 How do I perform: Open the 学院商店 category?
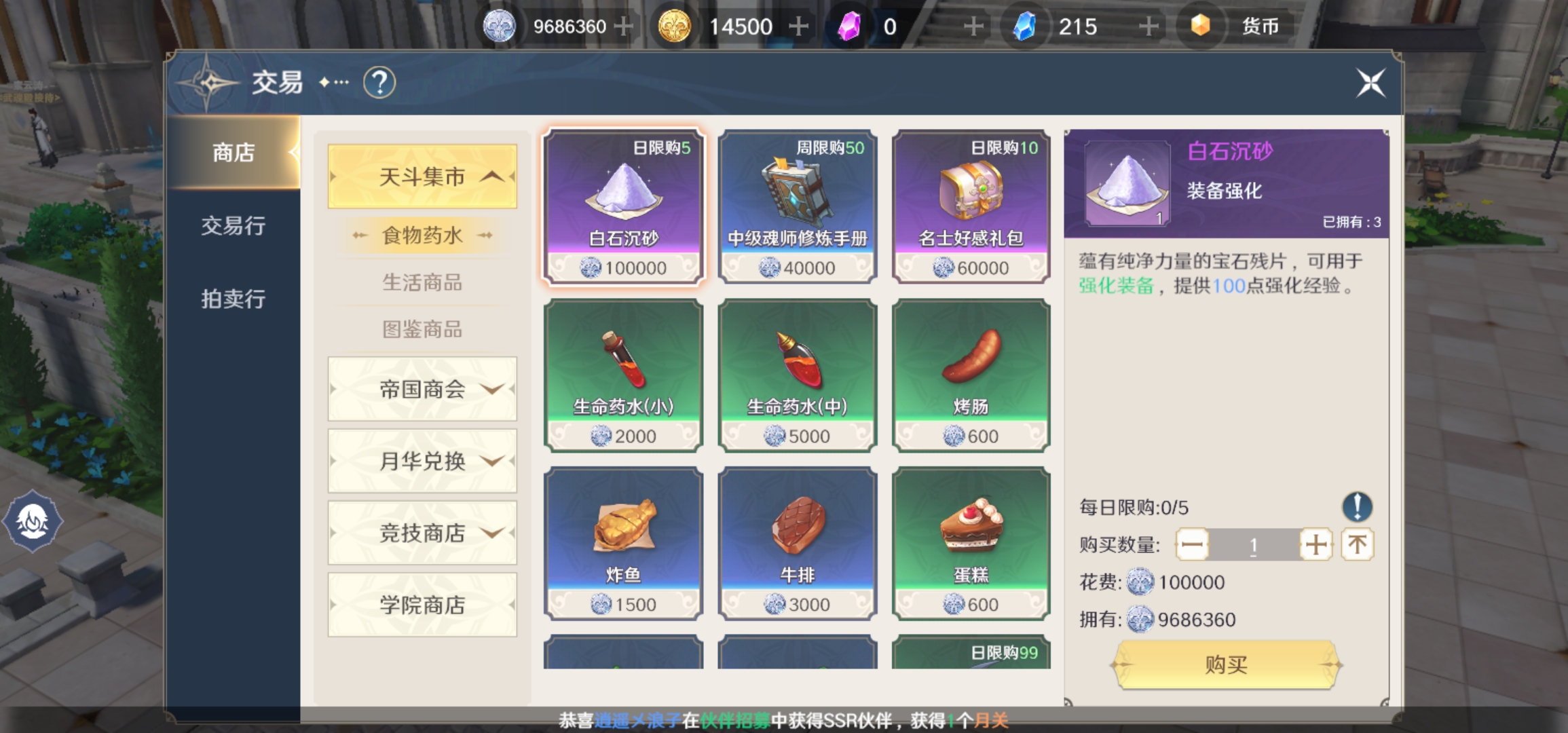coord(422,605)
